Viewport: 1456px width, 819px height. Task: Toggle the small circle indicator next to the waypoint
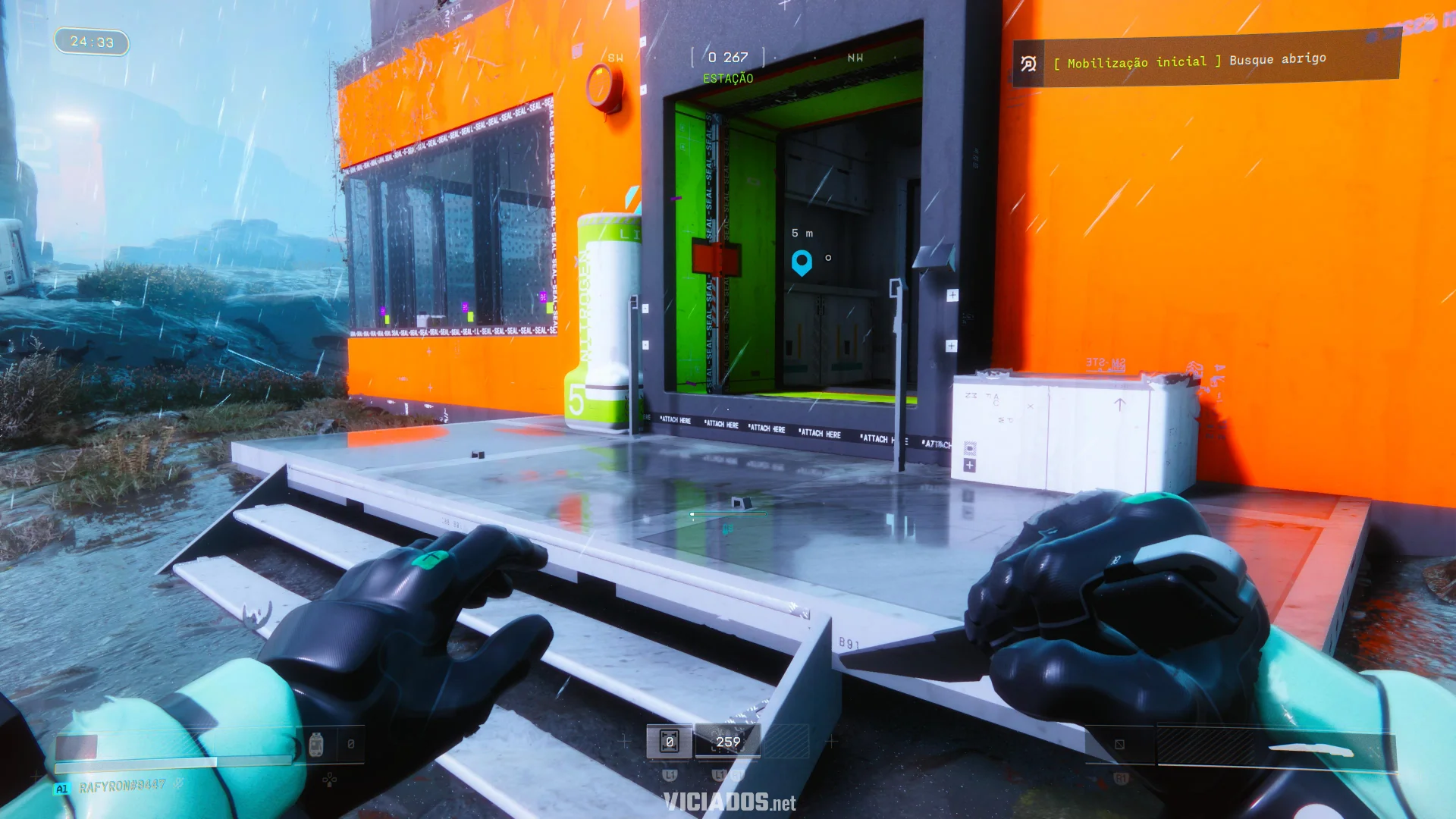coord(827,258)
